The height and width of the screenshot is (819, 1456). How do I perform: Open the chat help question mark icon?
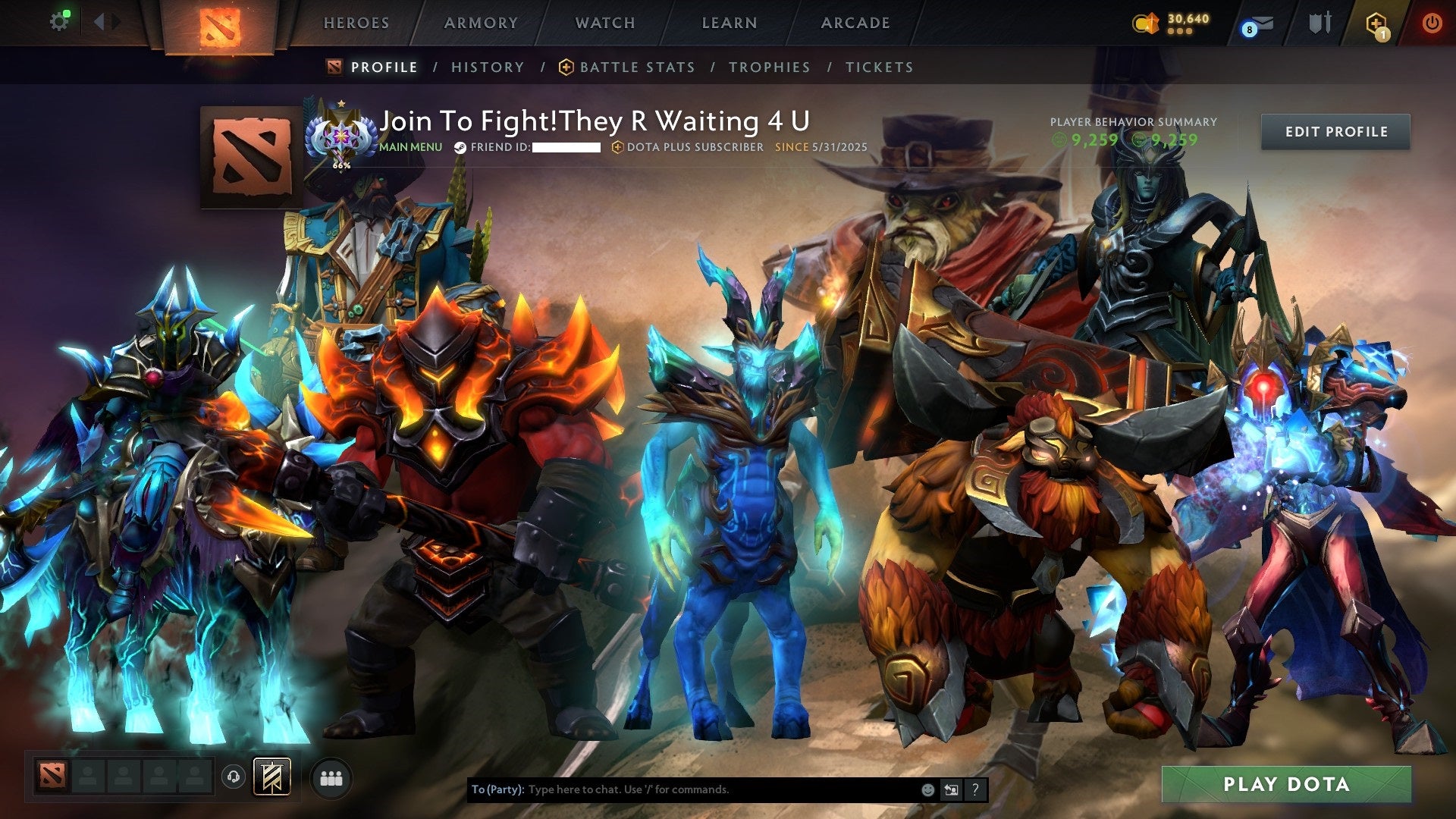click(x=974, y=789)
